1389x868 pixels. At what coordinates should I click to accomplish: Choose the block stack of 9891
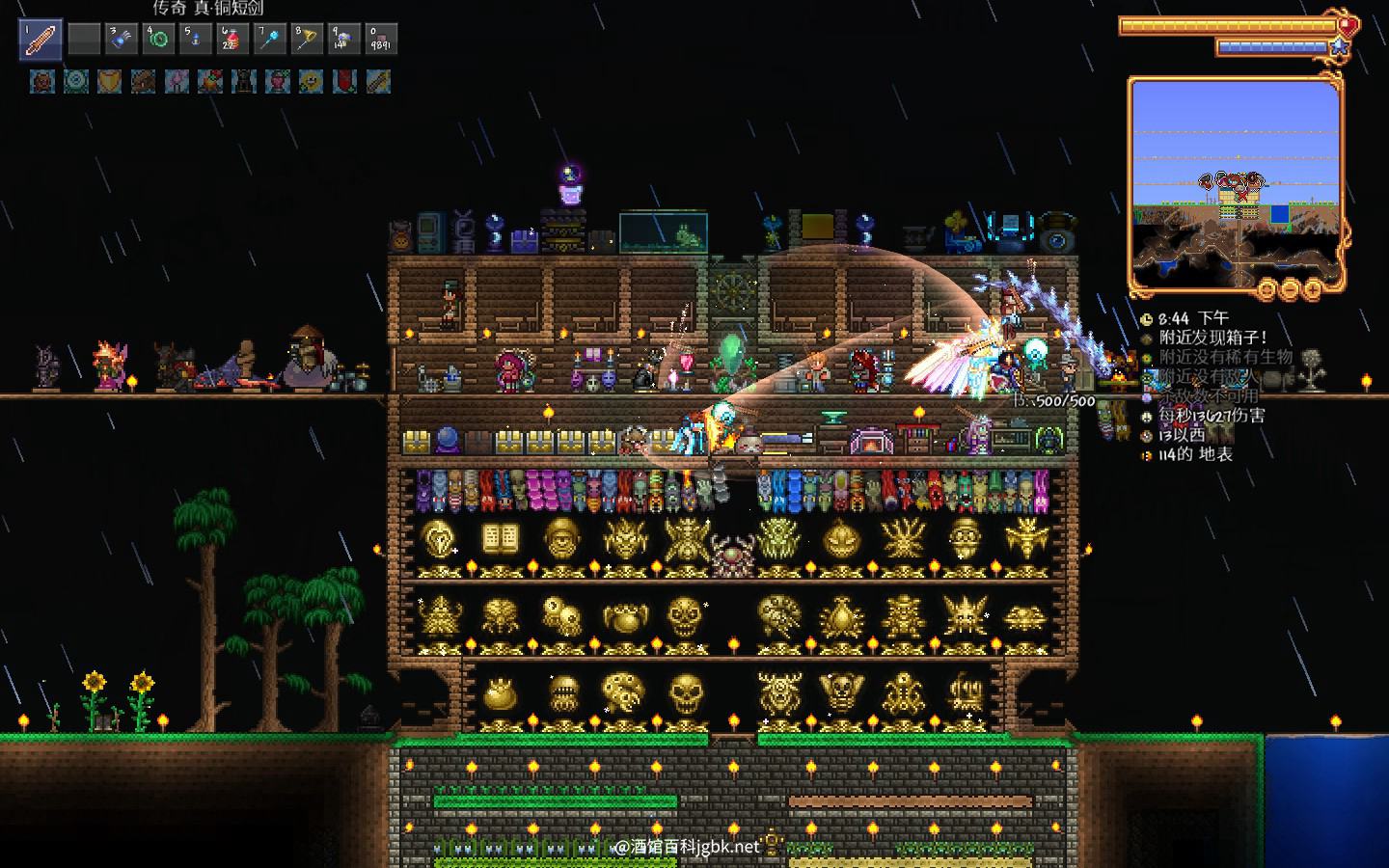click(x=381, y=40)
